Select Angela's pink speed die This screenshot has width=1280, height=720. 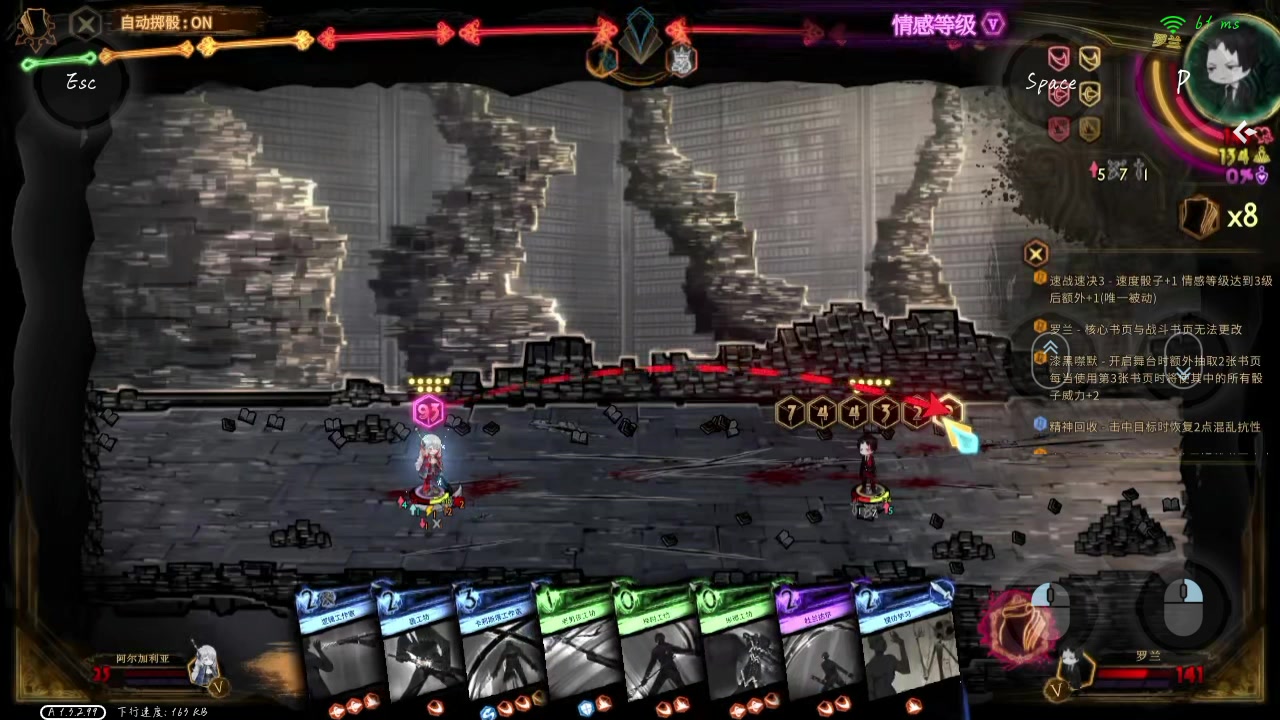(428, 411)
